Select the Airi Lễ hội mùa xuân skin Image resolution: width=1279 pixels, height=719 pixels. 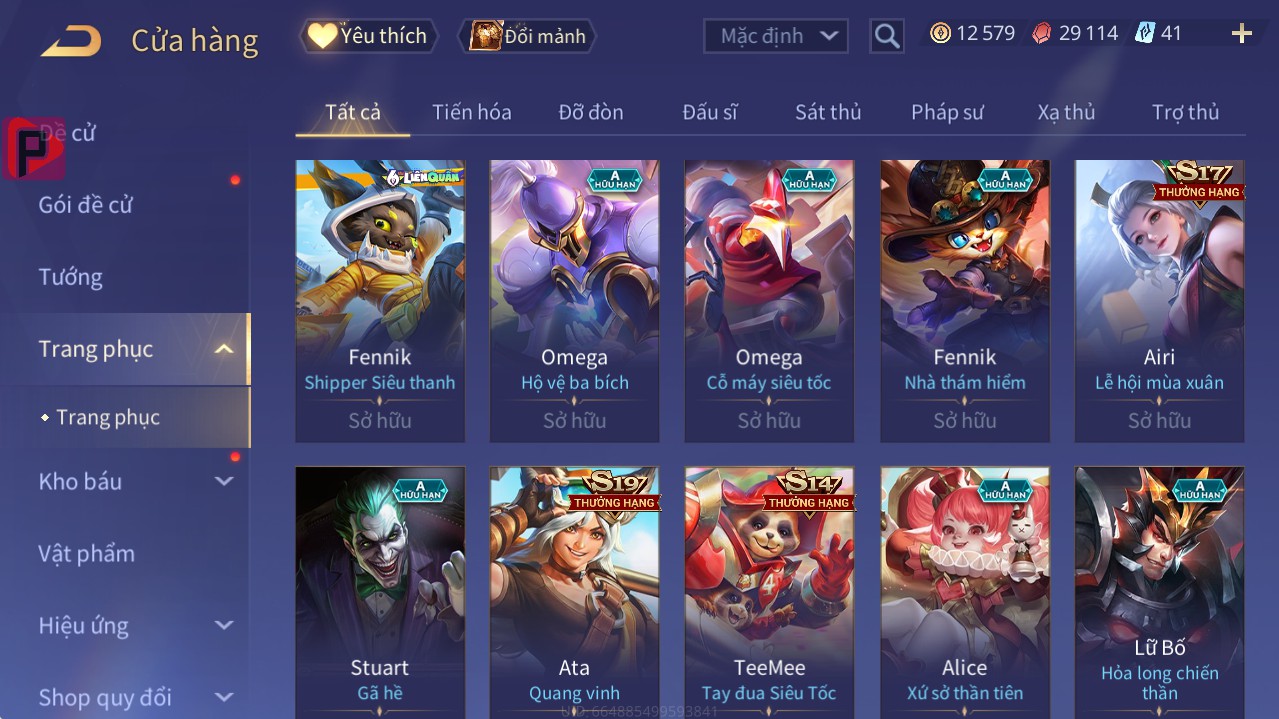(x=1159, y=300)
